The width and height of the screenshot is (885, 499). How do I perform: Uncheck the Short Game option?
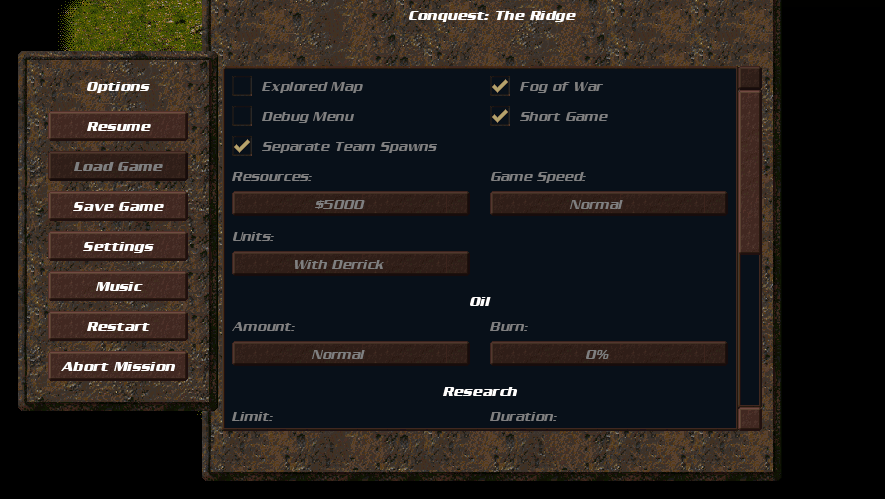tap(500, 117)
